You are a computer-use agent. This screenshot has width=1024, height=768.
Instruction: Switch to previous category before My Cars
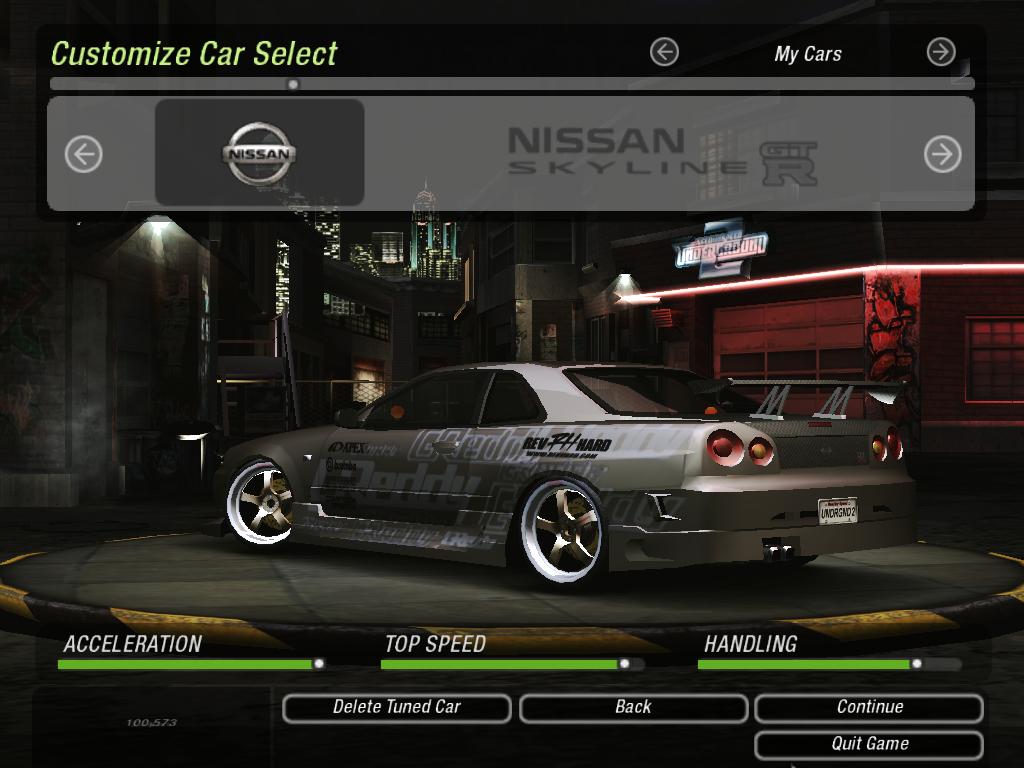664,52
